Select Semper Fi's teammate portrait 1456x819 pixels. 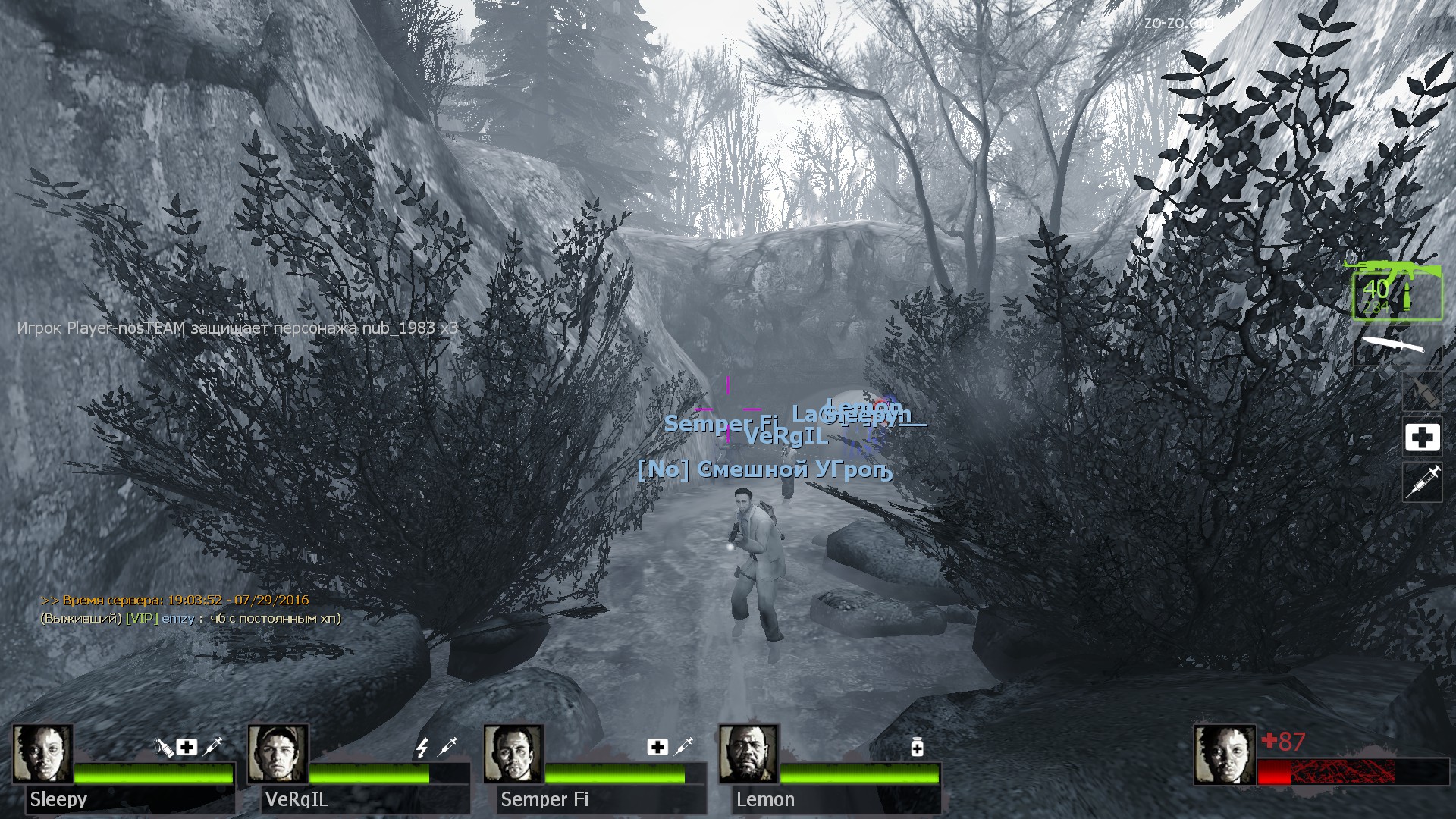click(x=513, y=753)
